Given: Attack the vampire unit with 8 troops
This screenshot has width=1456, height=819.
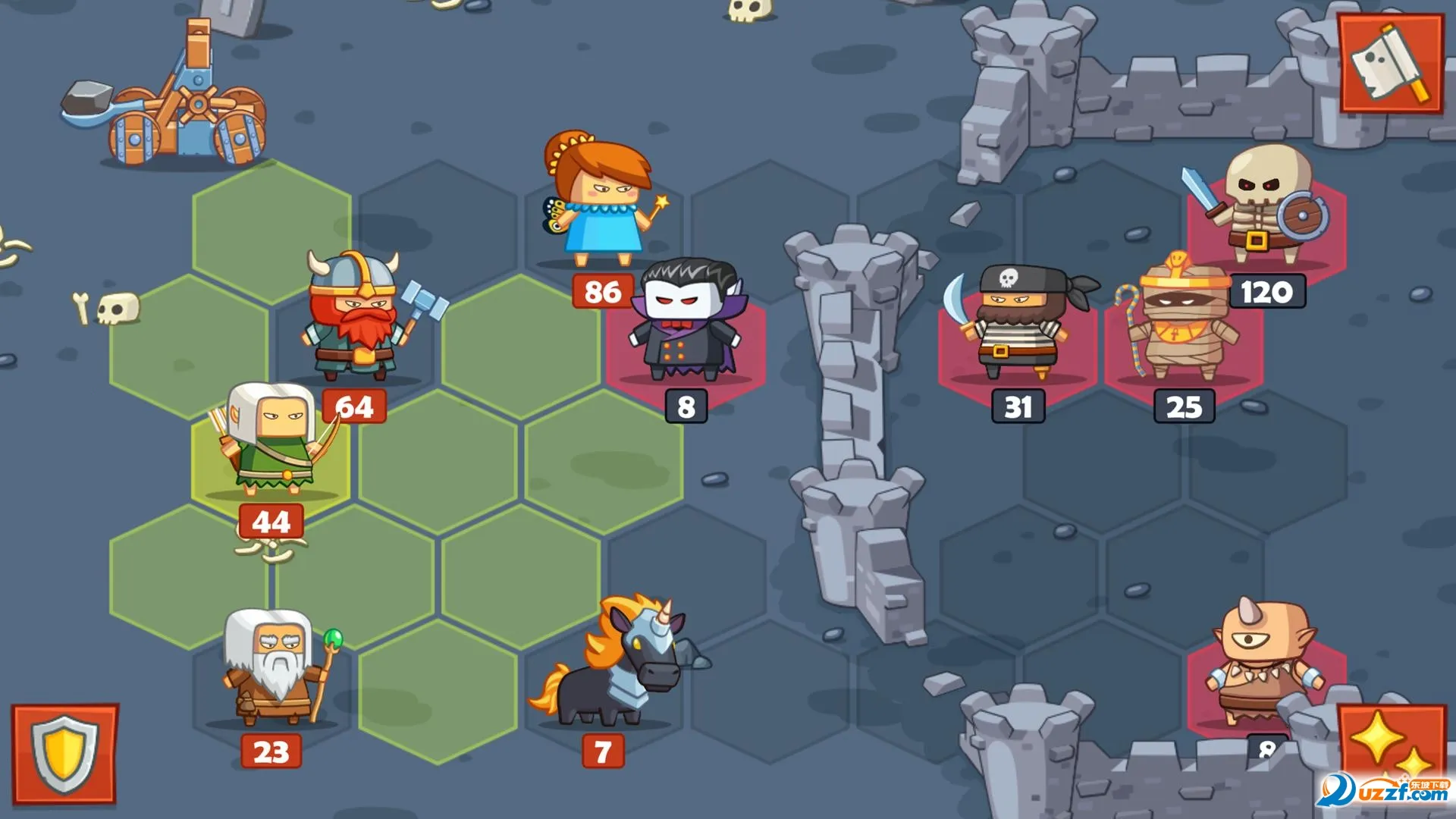Looking at the screenshot, I should pos(686,326).
